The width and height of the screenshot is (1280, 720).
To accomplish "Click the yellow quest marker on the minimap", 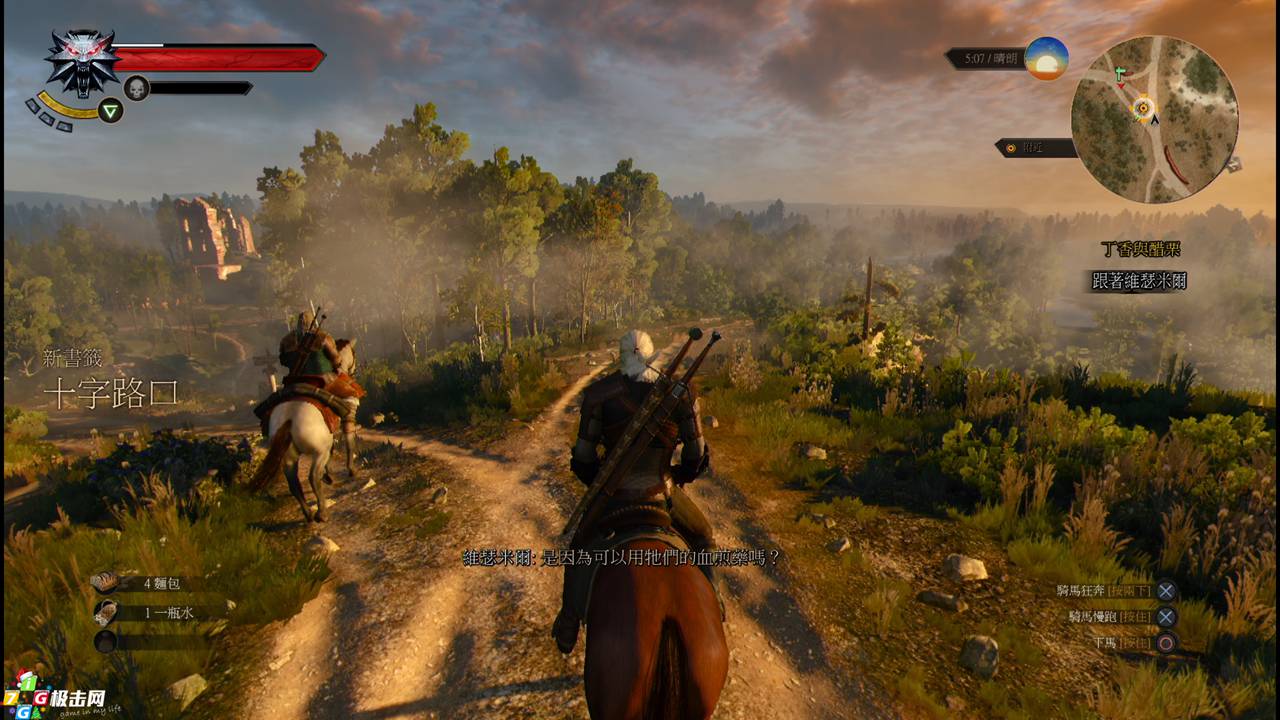I will pos(1143,107).
